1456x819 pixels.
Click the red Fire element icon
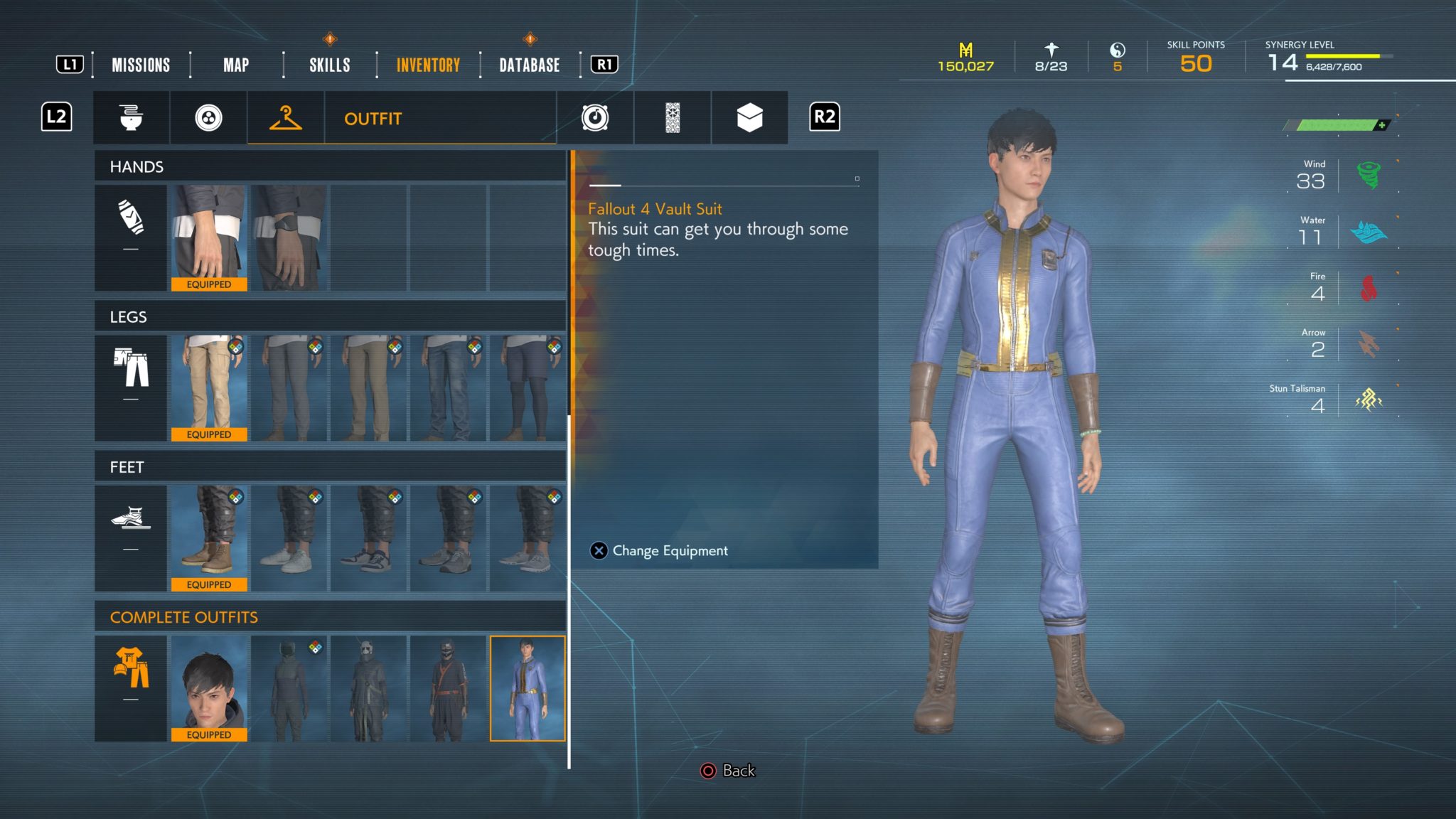1368,287
